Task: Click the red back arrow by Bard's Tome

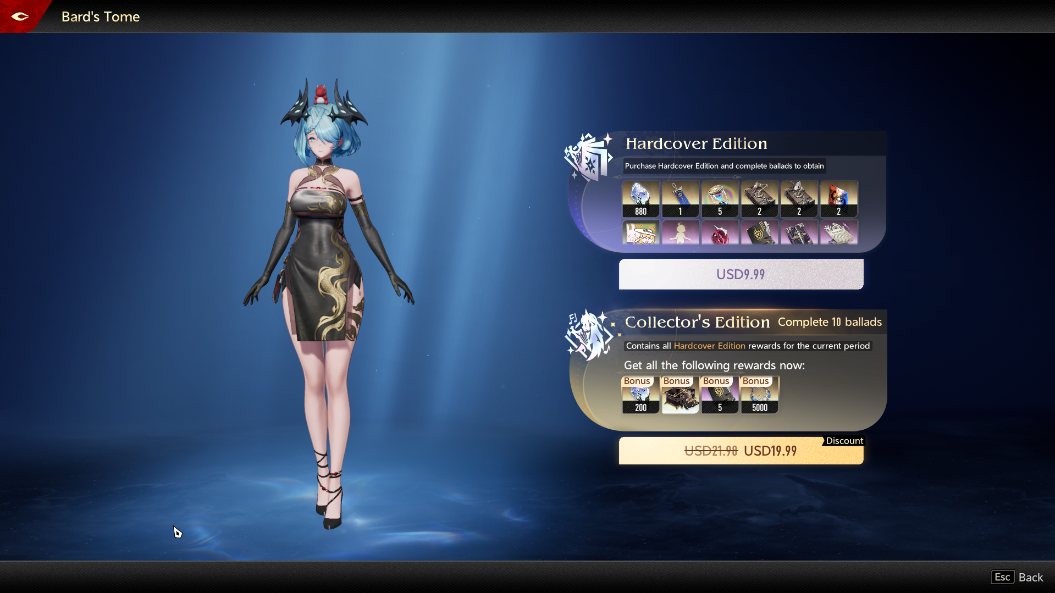Action: coord(19,16)
